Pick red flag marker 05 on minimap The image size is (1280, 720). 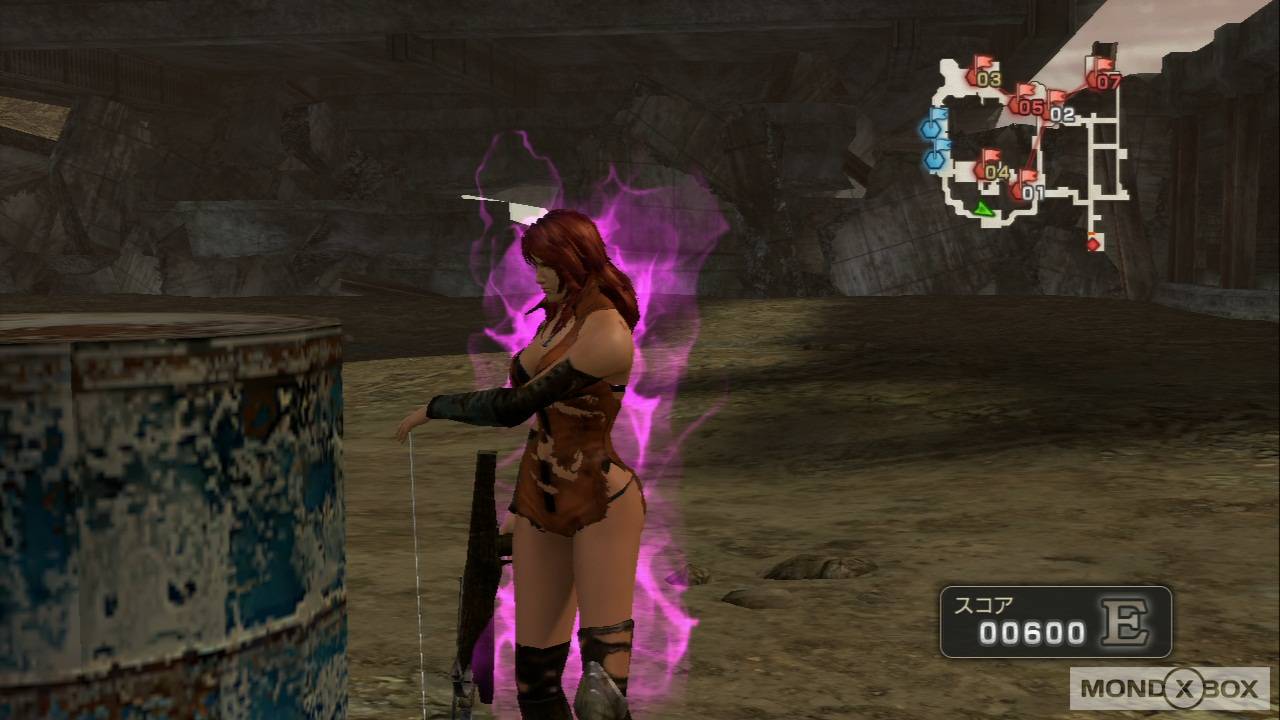tap(1024, 101)
